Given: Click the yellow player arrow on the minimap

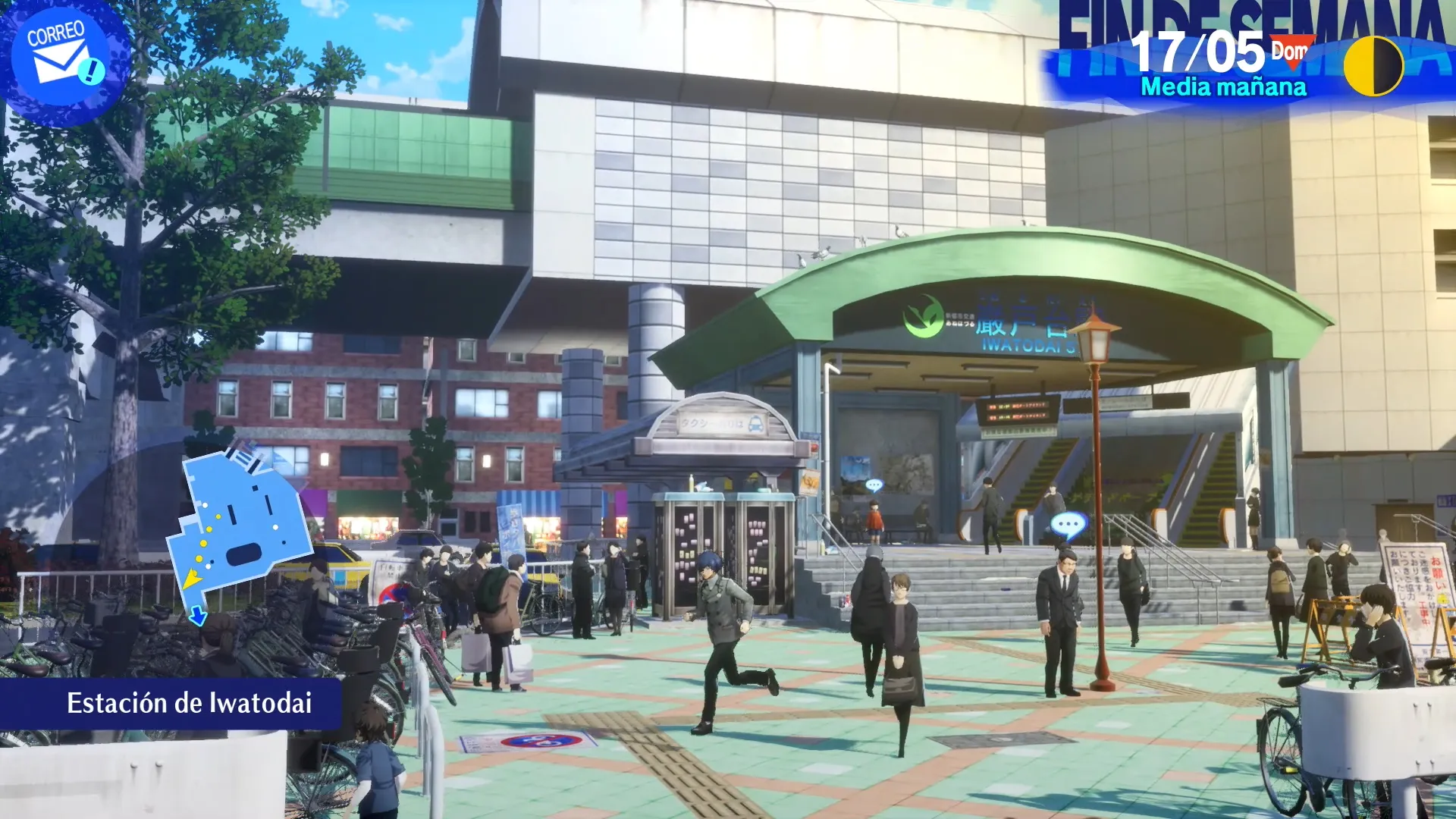Looking at the screenshot, I should tap(193, 578).
